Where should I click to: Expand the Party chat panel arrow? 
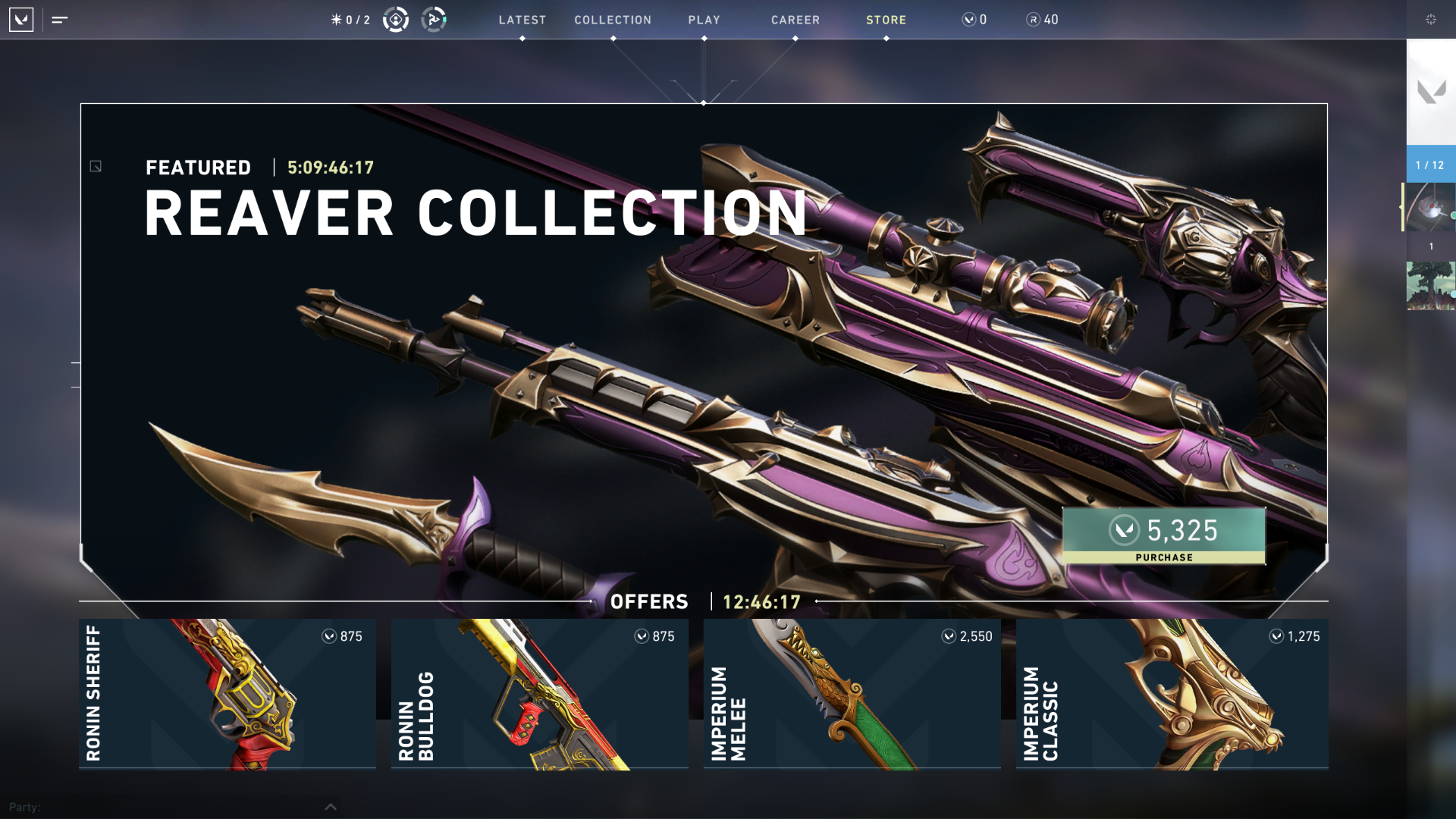tap(331, 807)
